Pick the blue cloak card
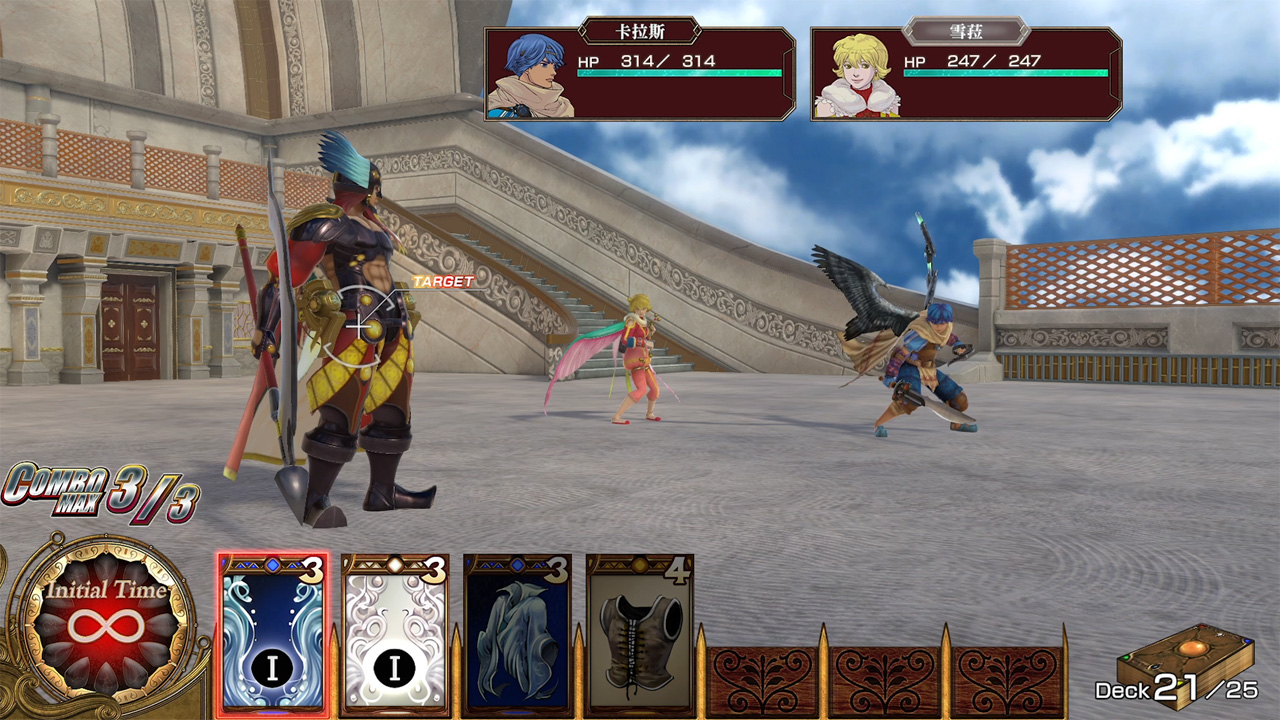1280x720 pixels. (517, 634)
